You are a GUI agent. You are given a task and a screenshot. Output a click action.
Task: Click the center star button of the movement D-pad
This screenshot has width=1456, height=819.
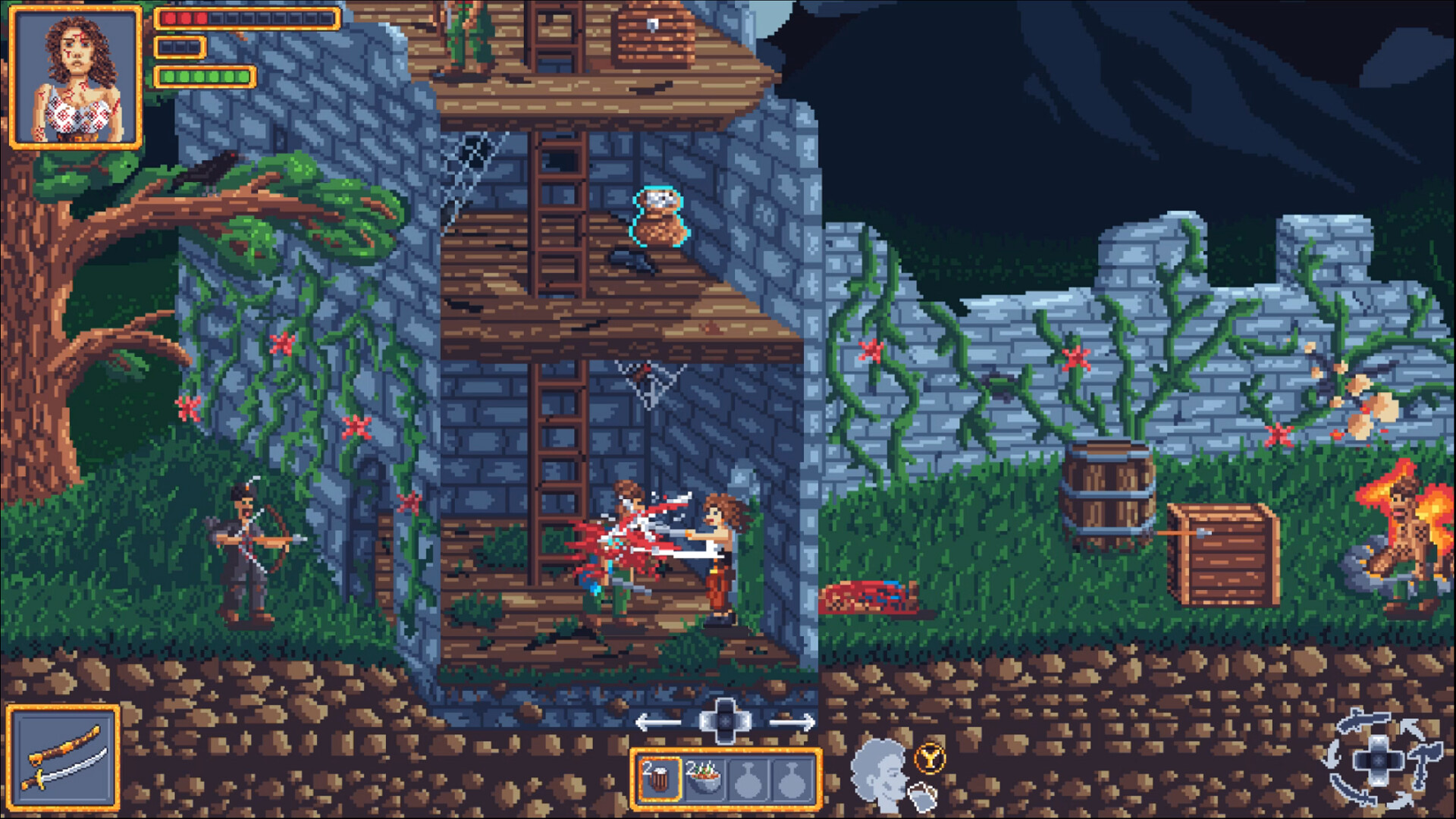pyautogui.click(x=725, y=721)
